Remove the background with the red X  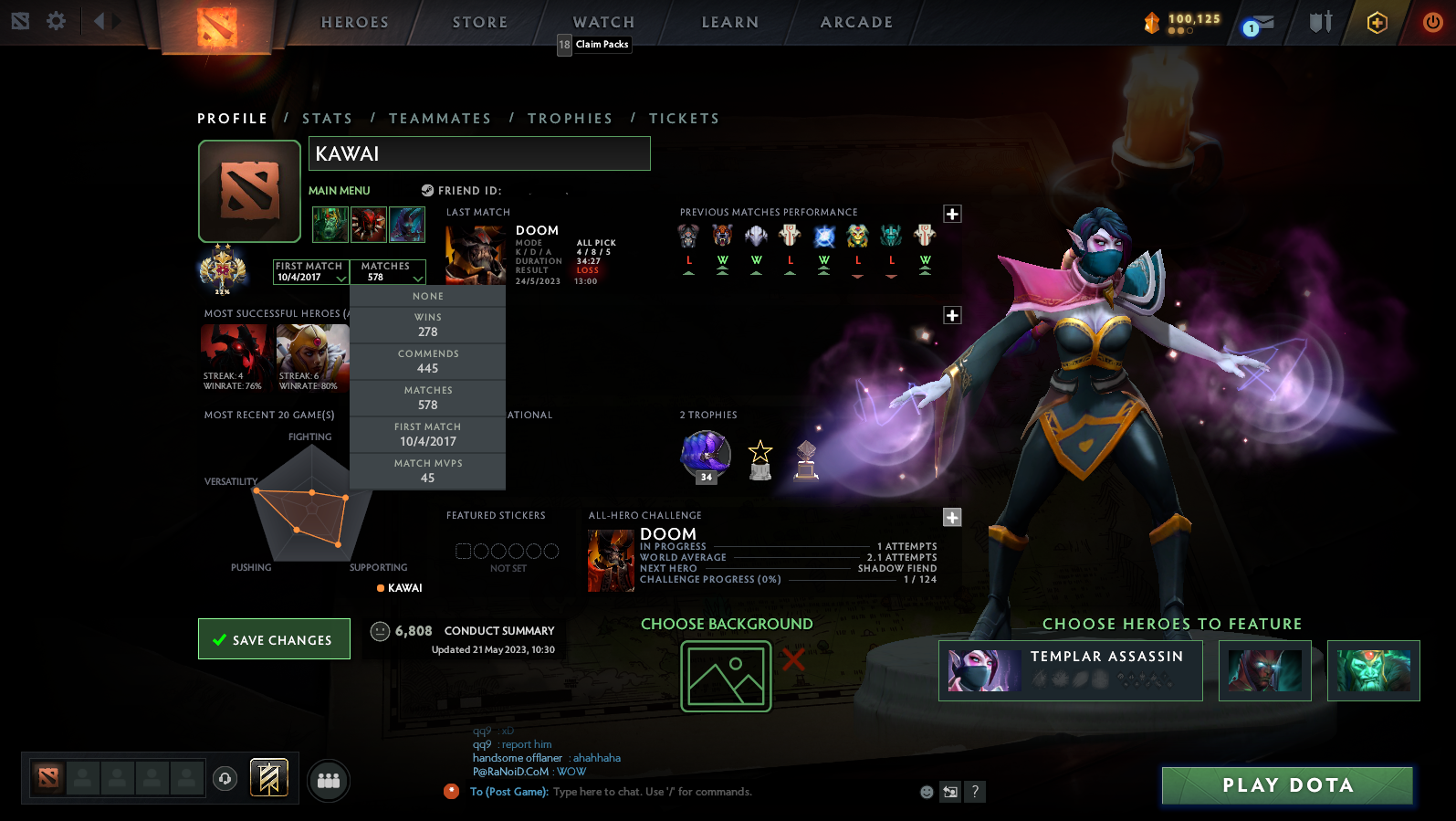point(793,659)
